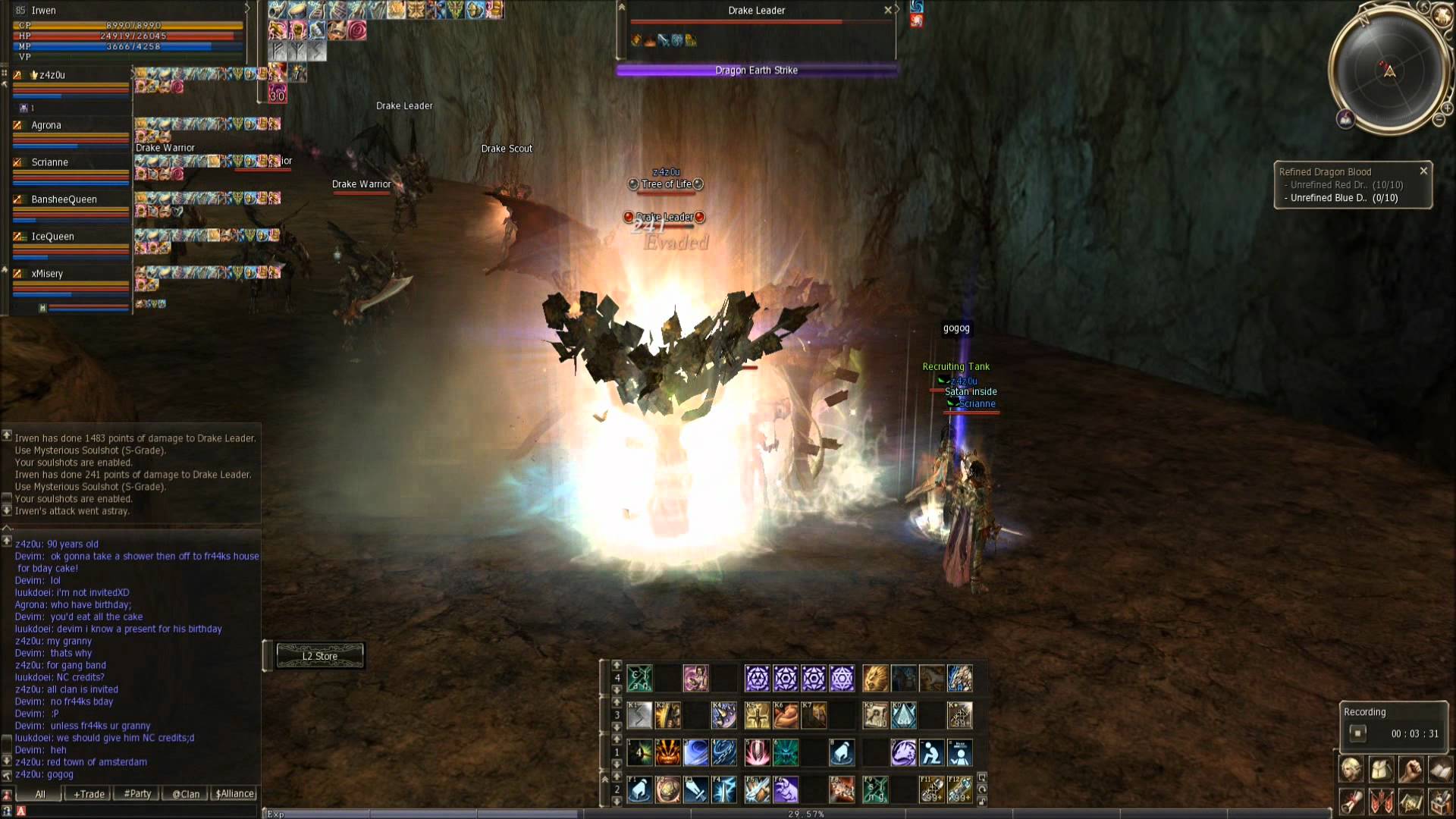
Task: Open the inventory bag menu icon
Action: click(1381, 770)
